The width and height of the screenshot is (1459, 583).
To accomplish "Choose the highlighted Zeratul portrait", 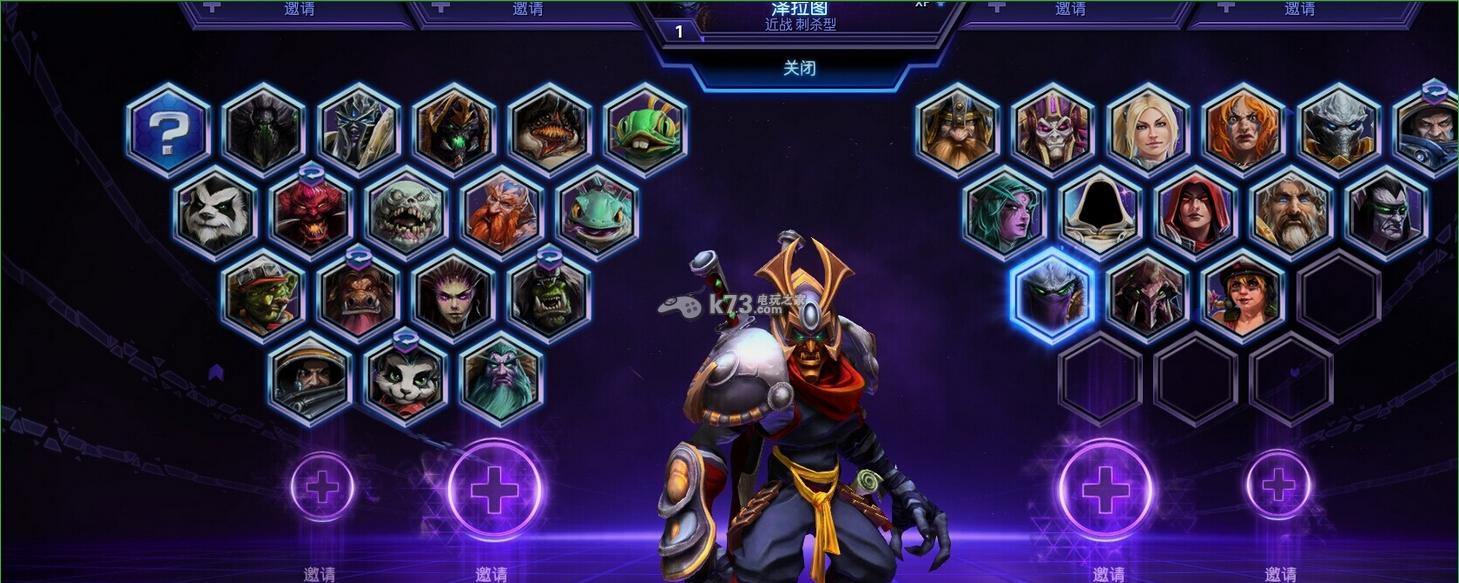I will pyautogui.click(x=1052, y=297).
